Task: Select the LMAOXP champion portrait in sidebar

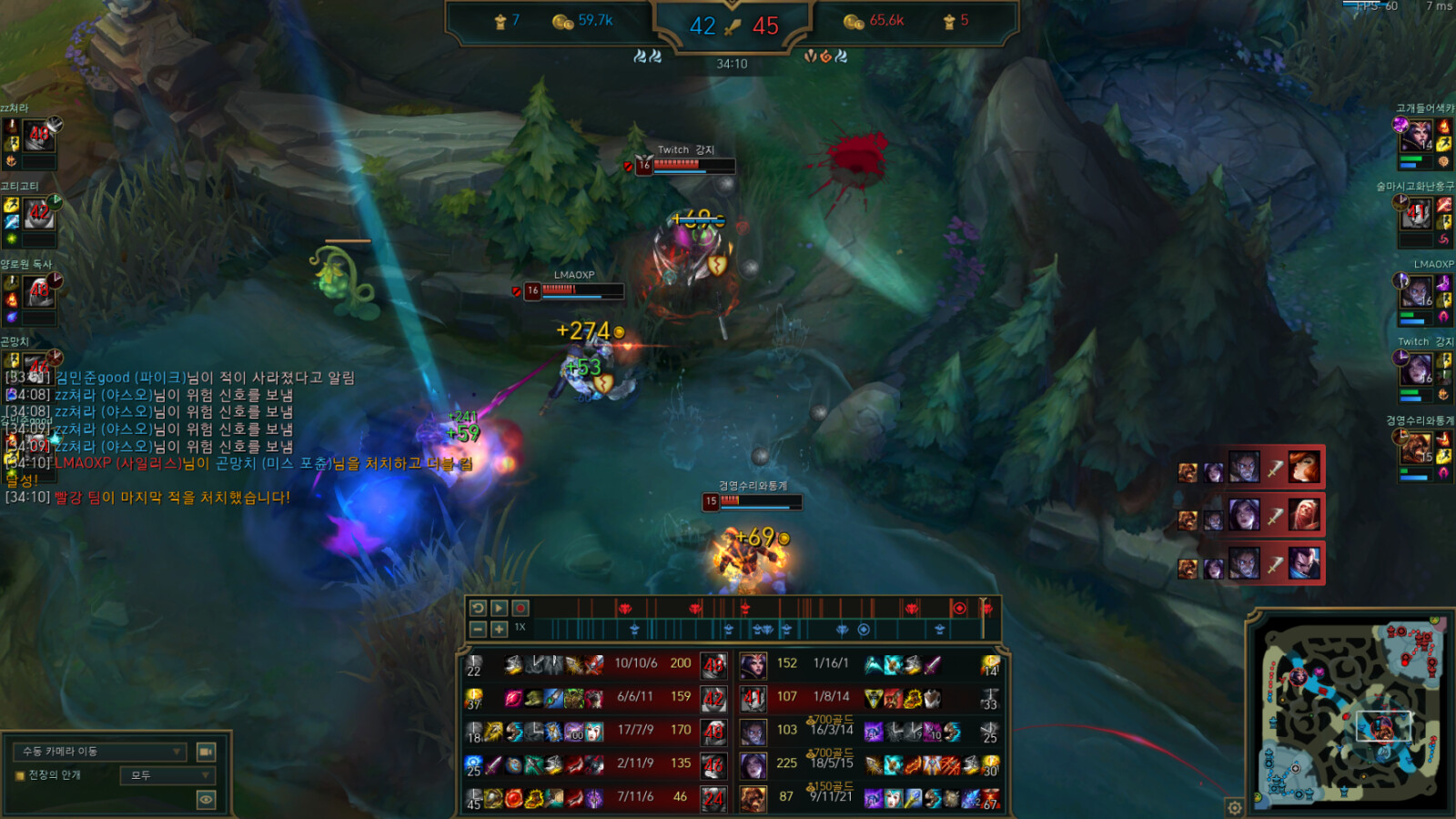Action: pyautogui.click(x=1417, y=293)
